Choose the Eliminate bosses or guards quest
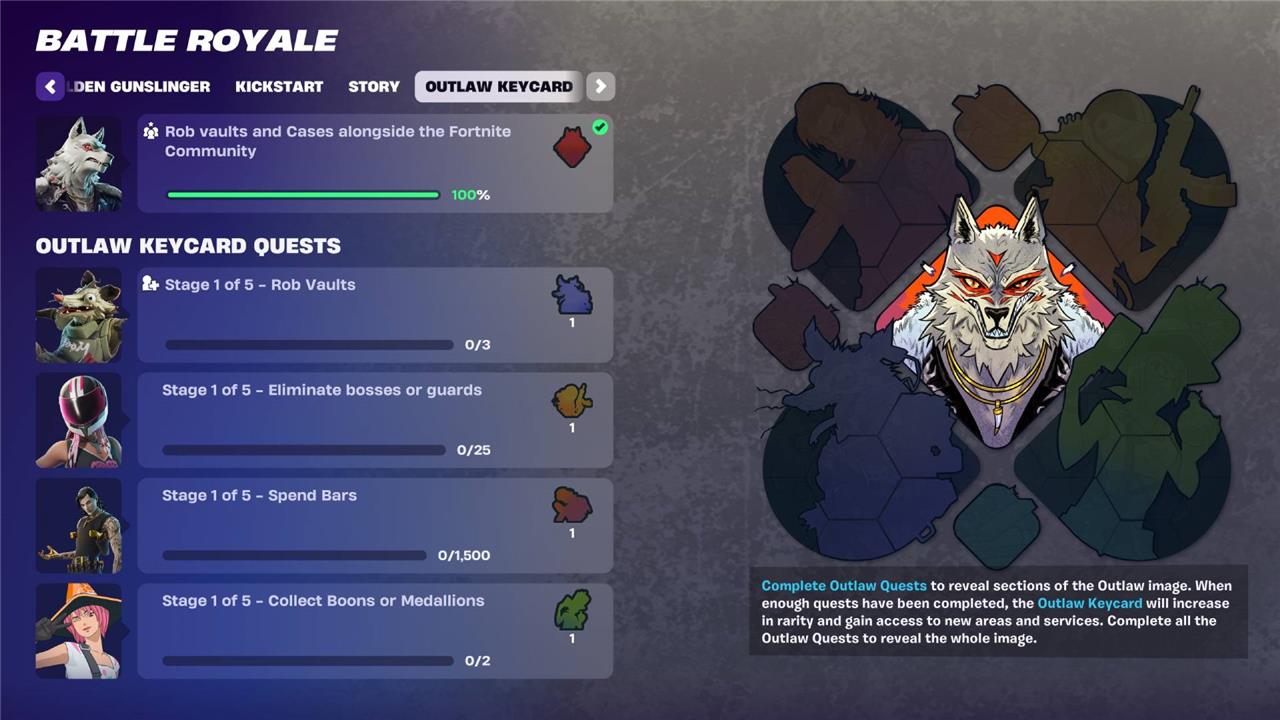1280x720 pixels. 374,420
